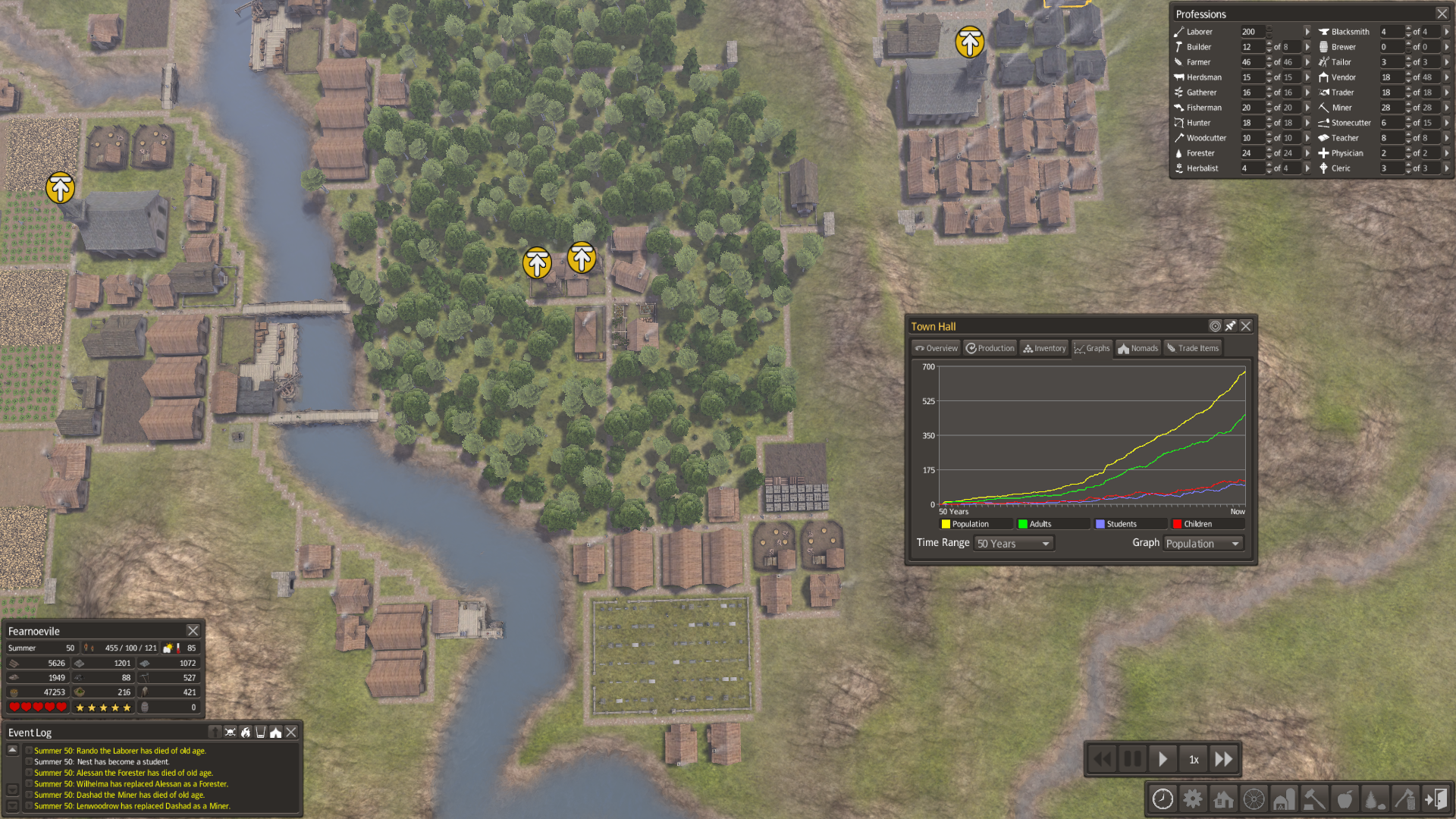Pause the game

pyautogui.click(x=1132, y=759)
